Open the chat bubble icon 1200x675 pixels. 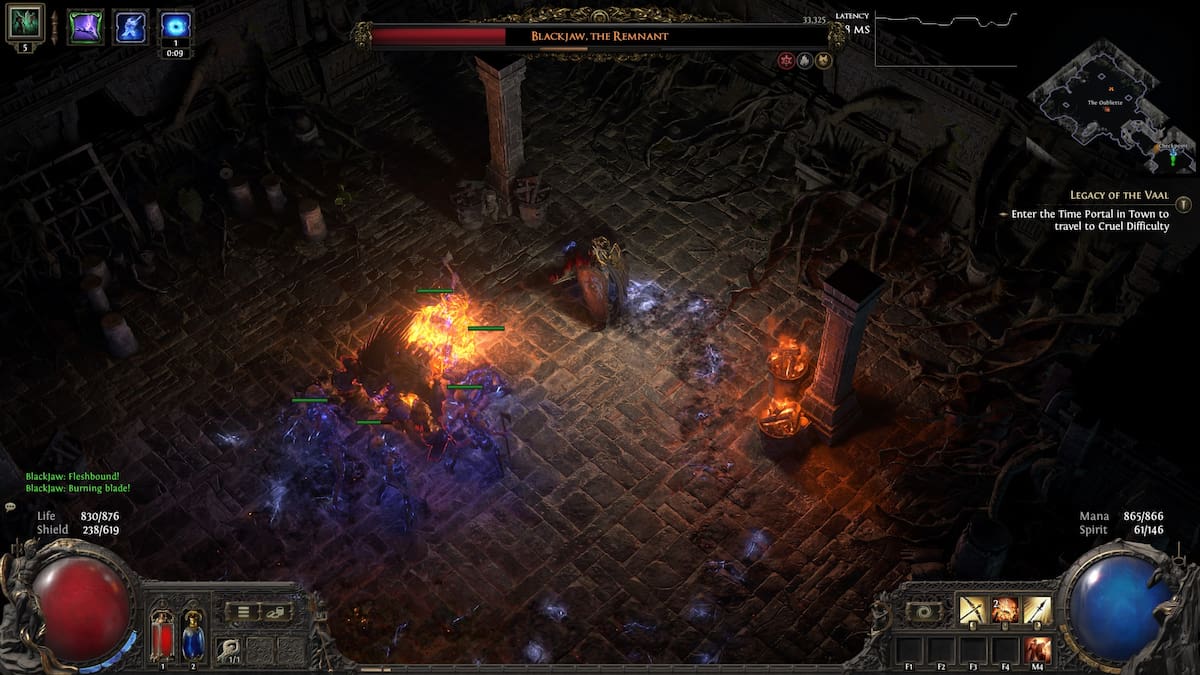tap(10, 508)
